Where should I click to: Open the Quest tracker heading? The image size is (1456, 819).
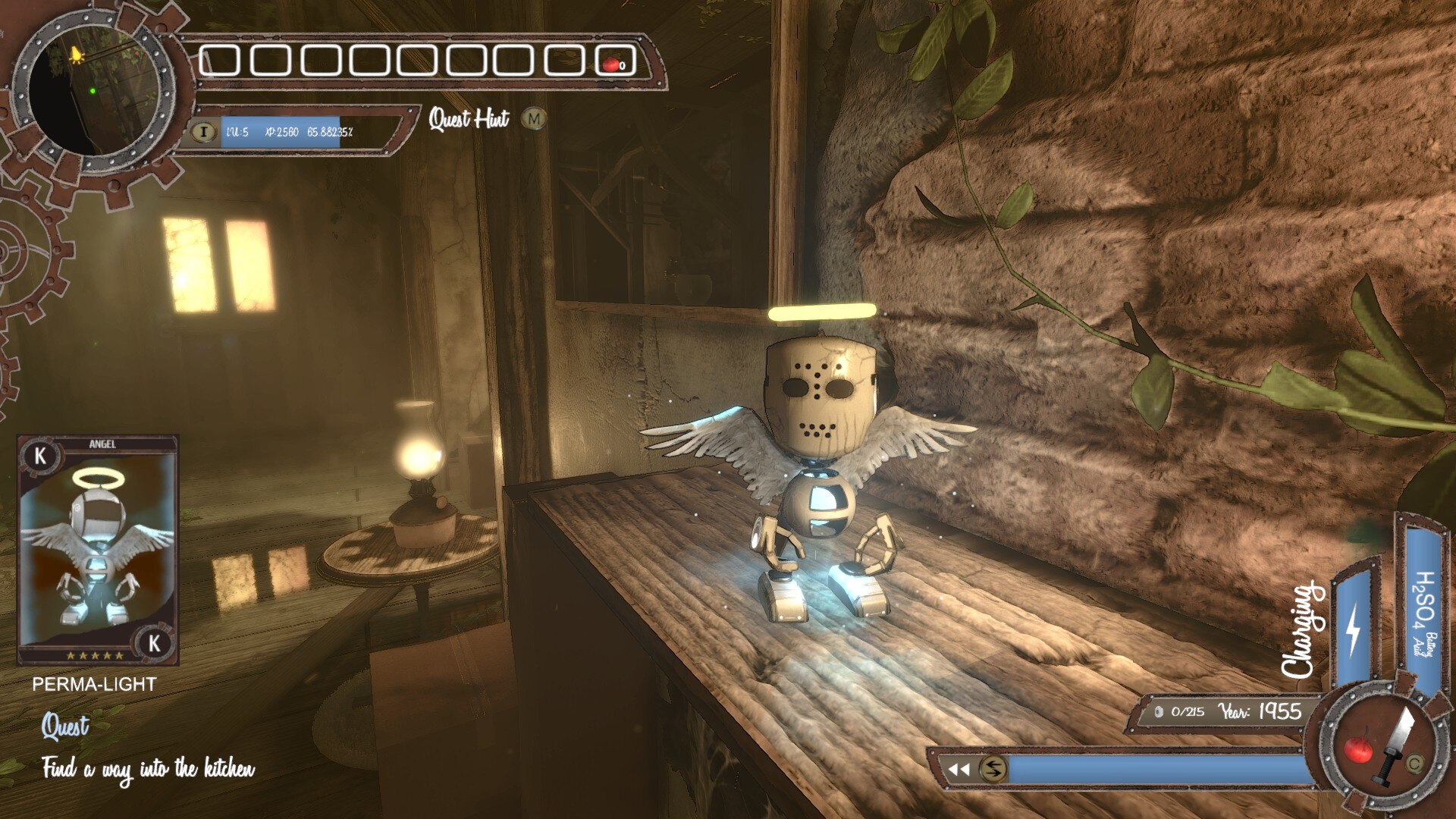click(x=65, y=726)
